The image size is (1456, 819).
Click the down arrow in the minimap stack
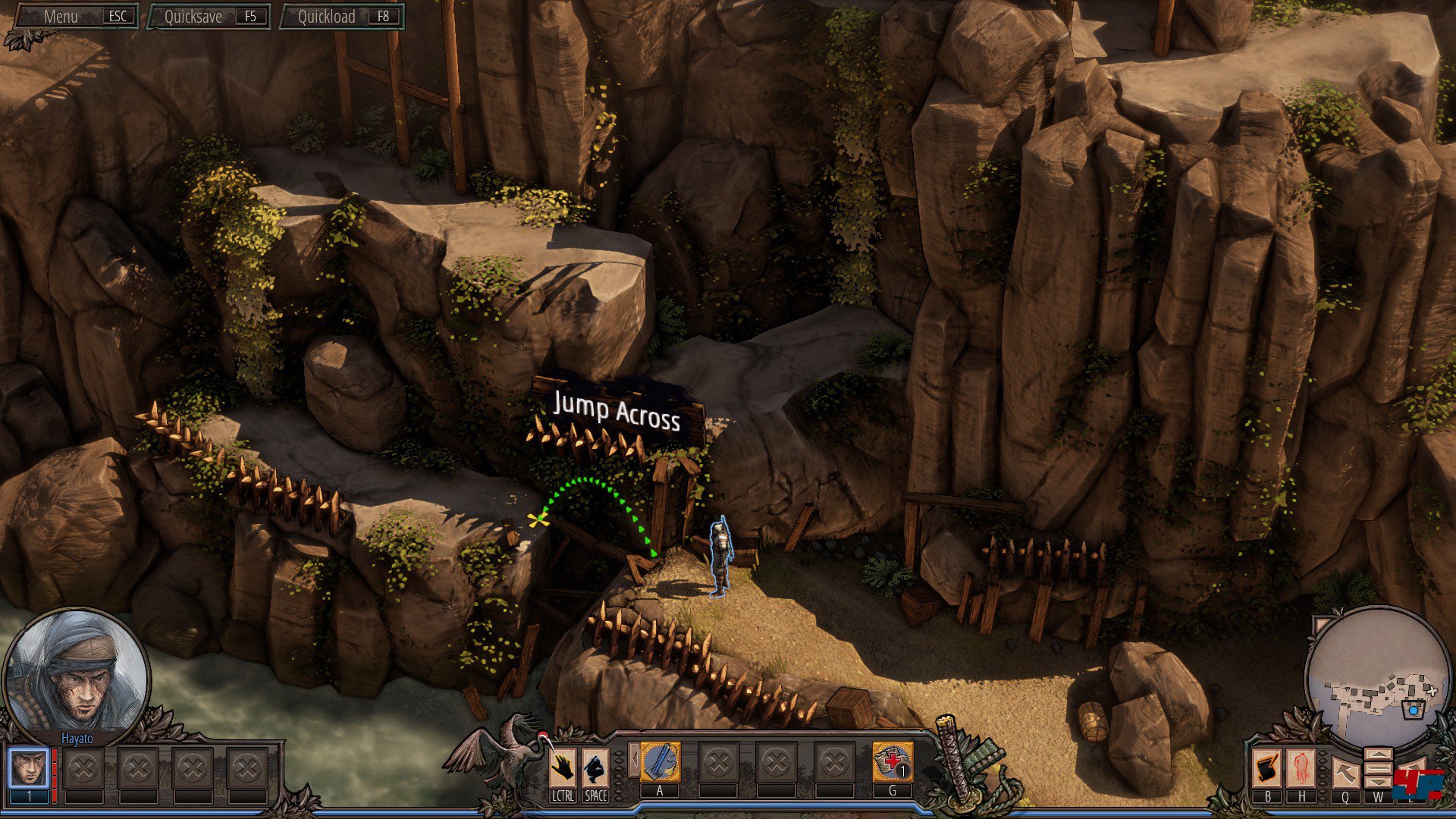[1378, 781]
